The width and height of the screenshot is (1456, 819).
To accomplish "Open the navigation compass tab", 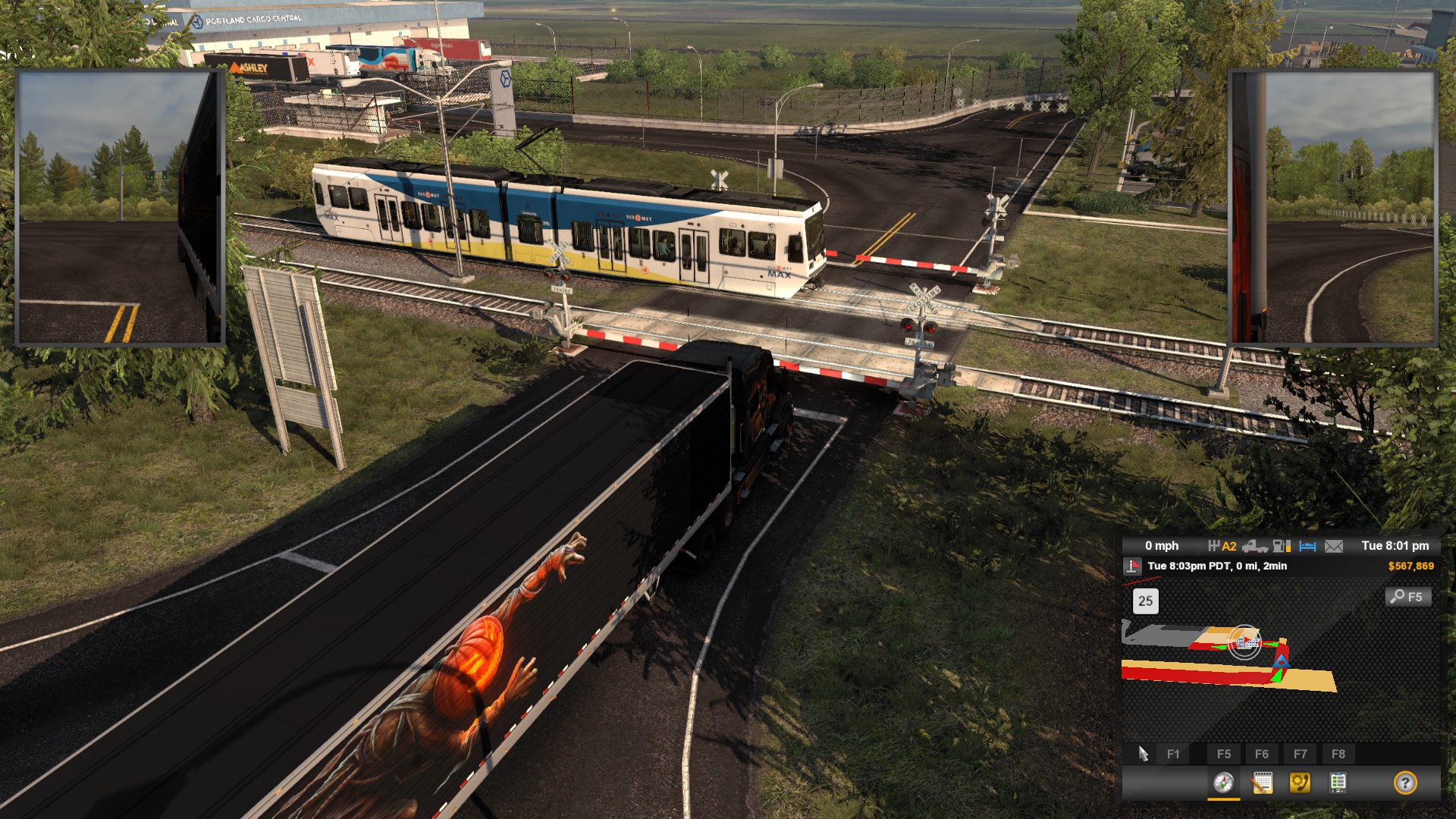I will pos(1223,783).
